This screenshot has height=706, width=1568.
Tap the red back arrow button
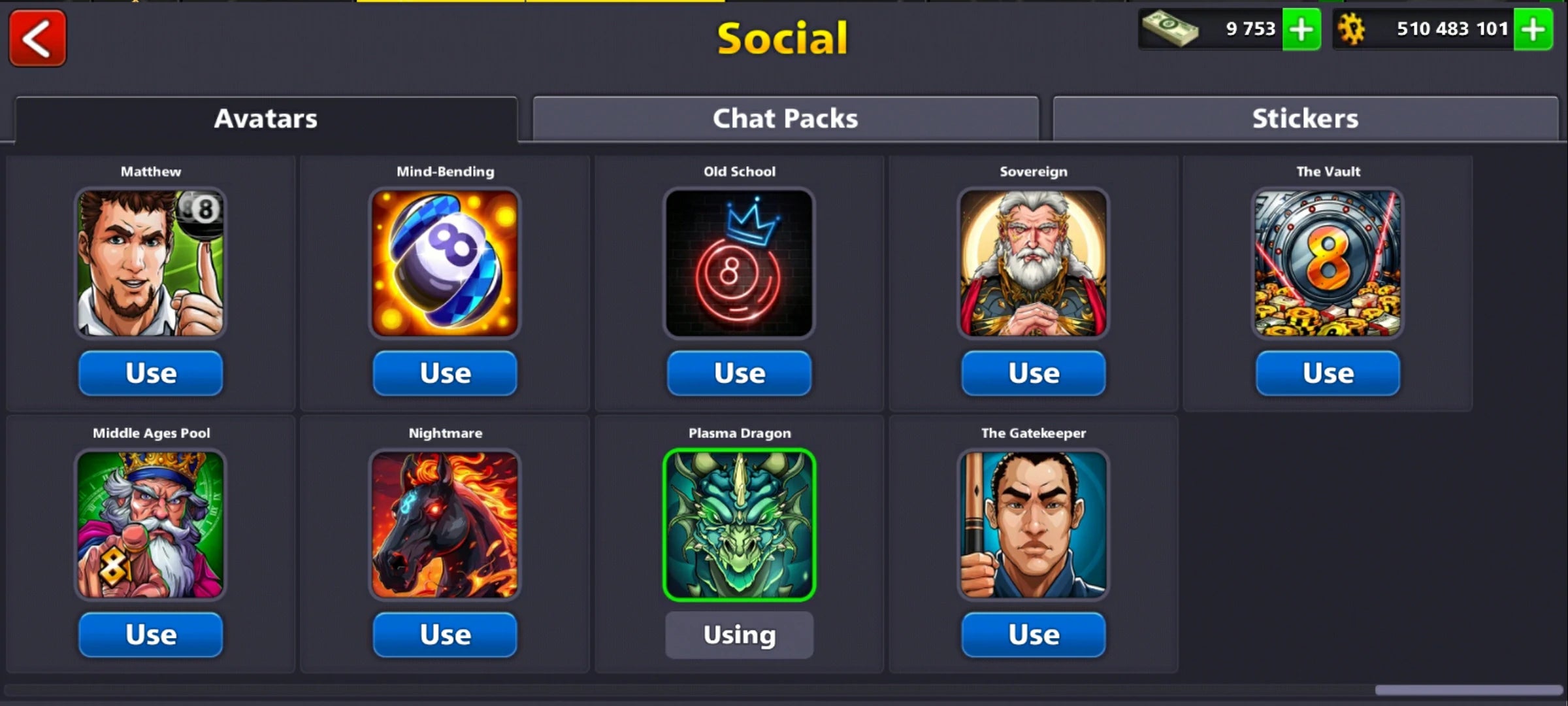pyautogui.click(x=37, y=37)
